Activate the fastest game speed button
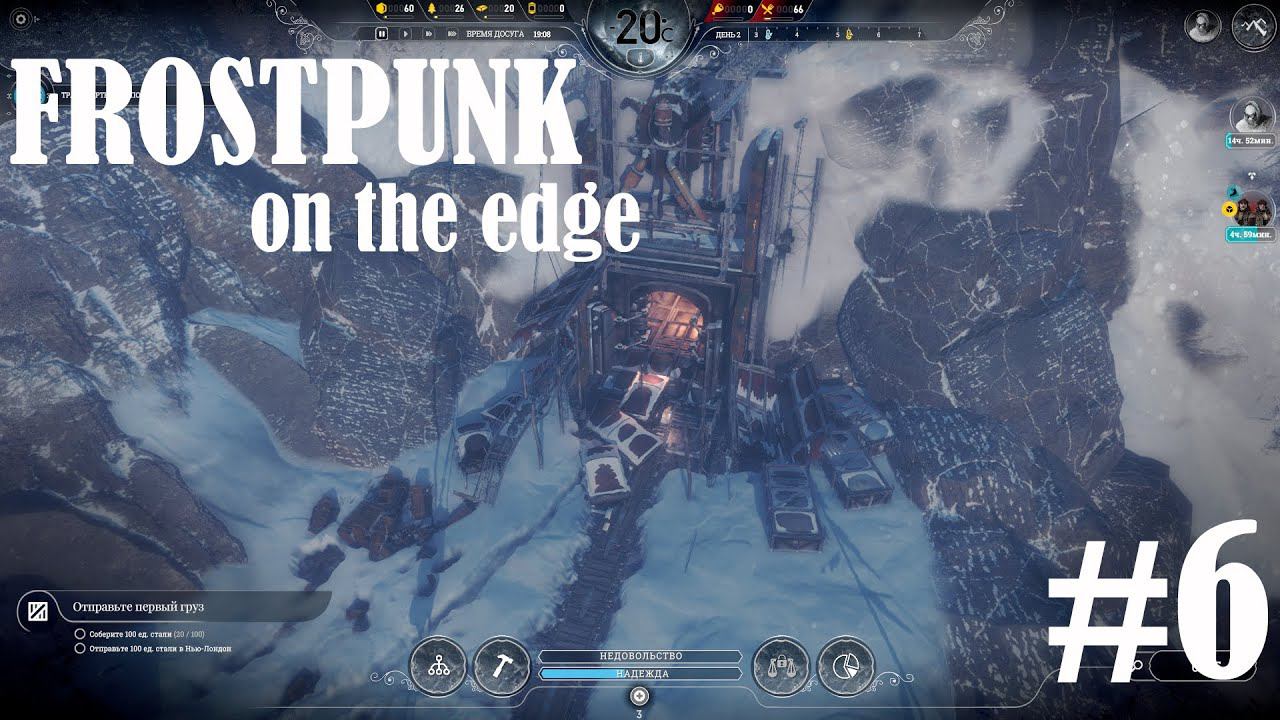This screenshot has width=1280, height=720. 451,32
